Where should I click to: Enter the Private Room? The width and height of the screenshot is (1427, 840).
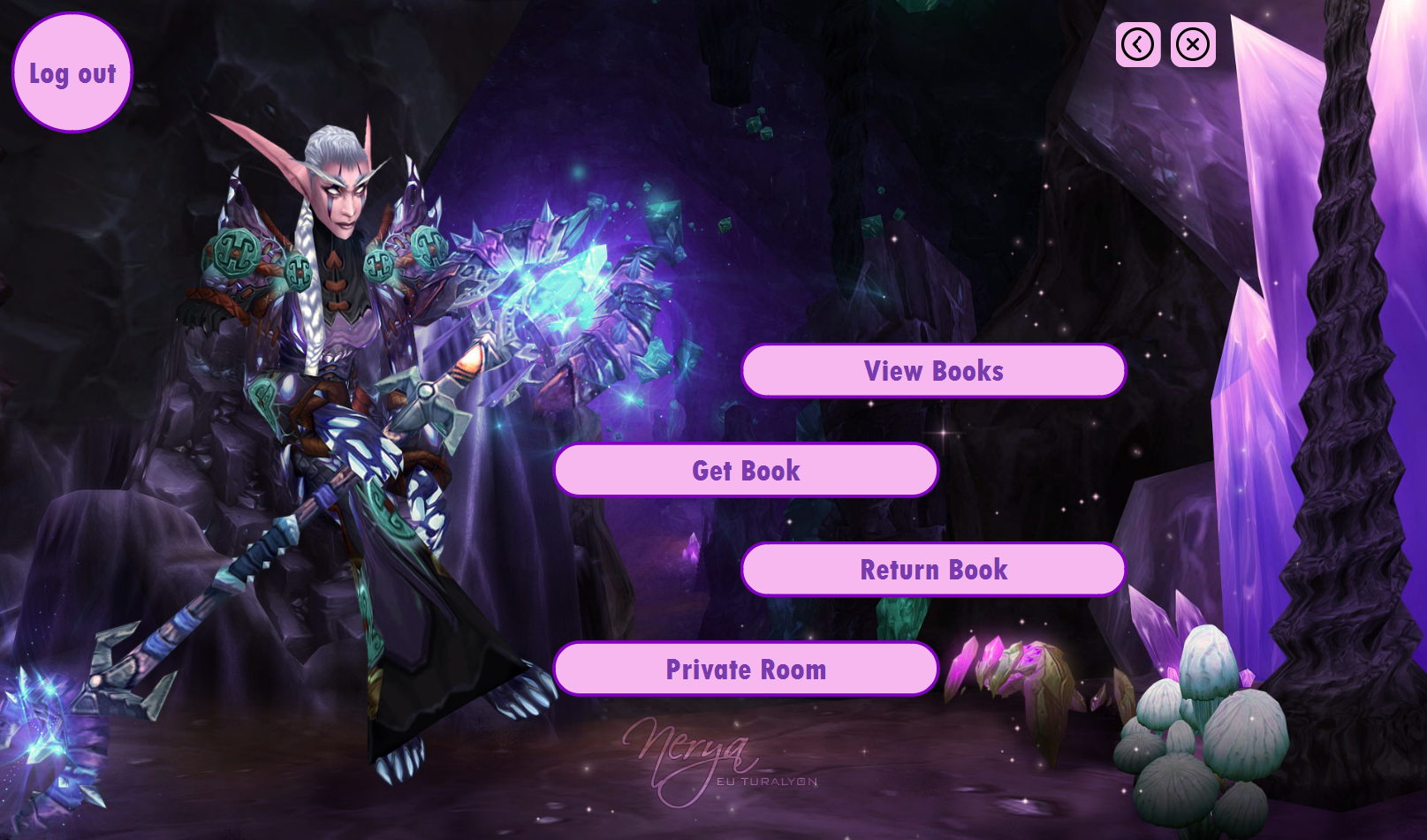(746, 670)
